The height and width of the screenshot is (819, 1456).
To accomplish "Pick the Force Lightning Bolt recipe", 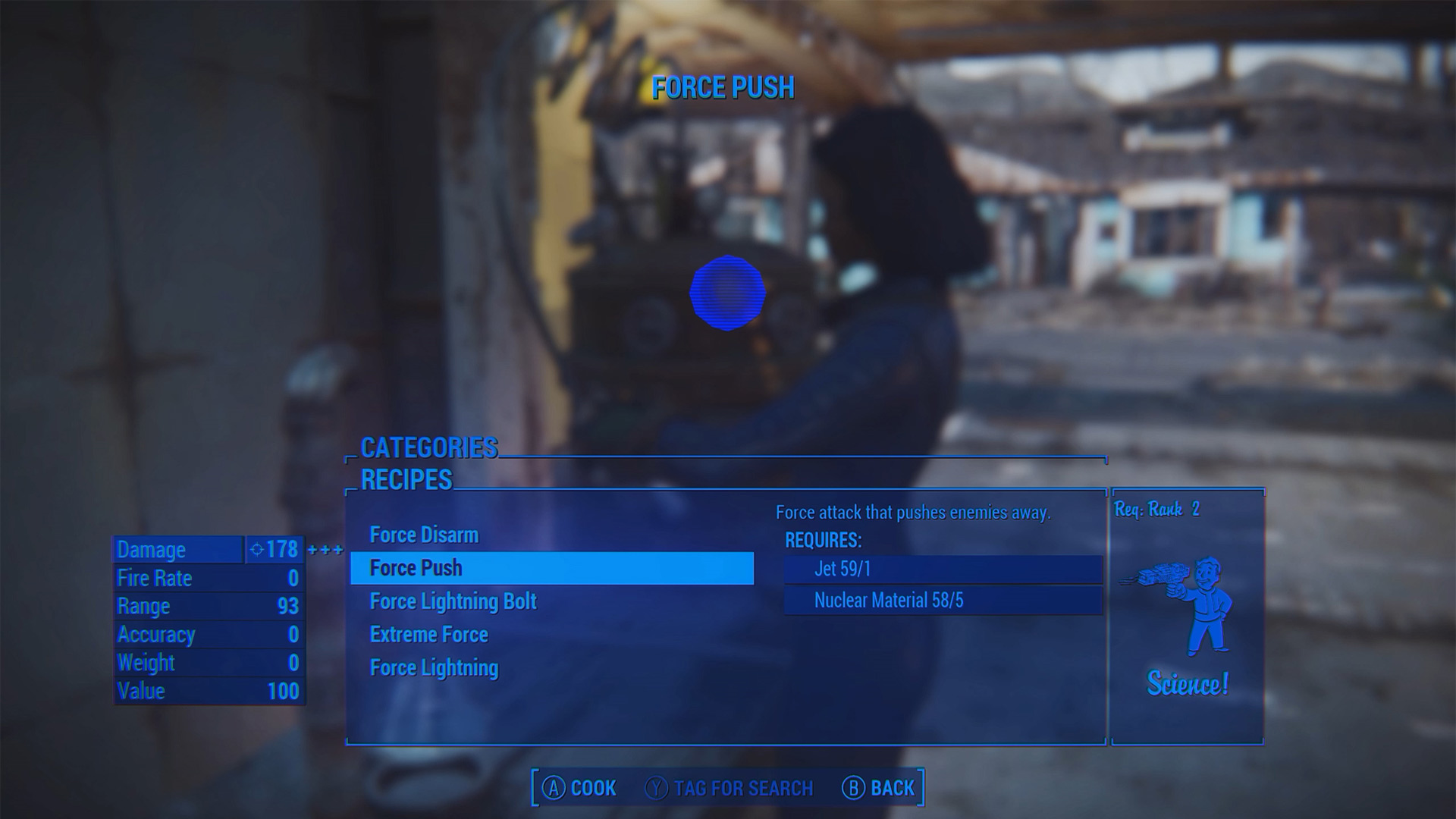I will [453, 601].
